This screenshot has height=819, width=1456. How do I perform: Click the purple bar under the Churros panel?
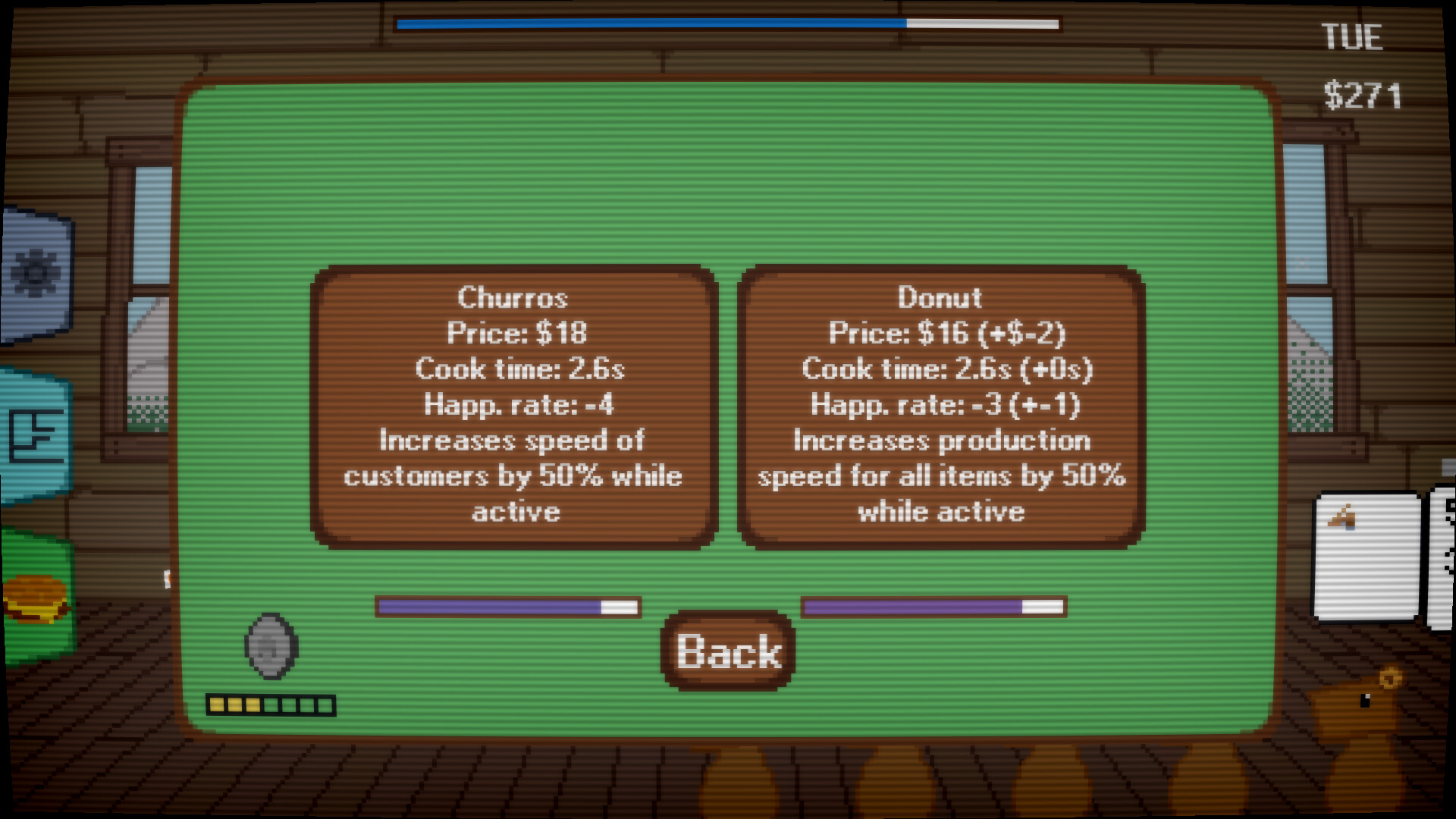point(508,607)
